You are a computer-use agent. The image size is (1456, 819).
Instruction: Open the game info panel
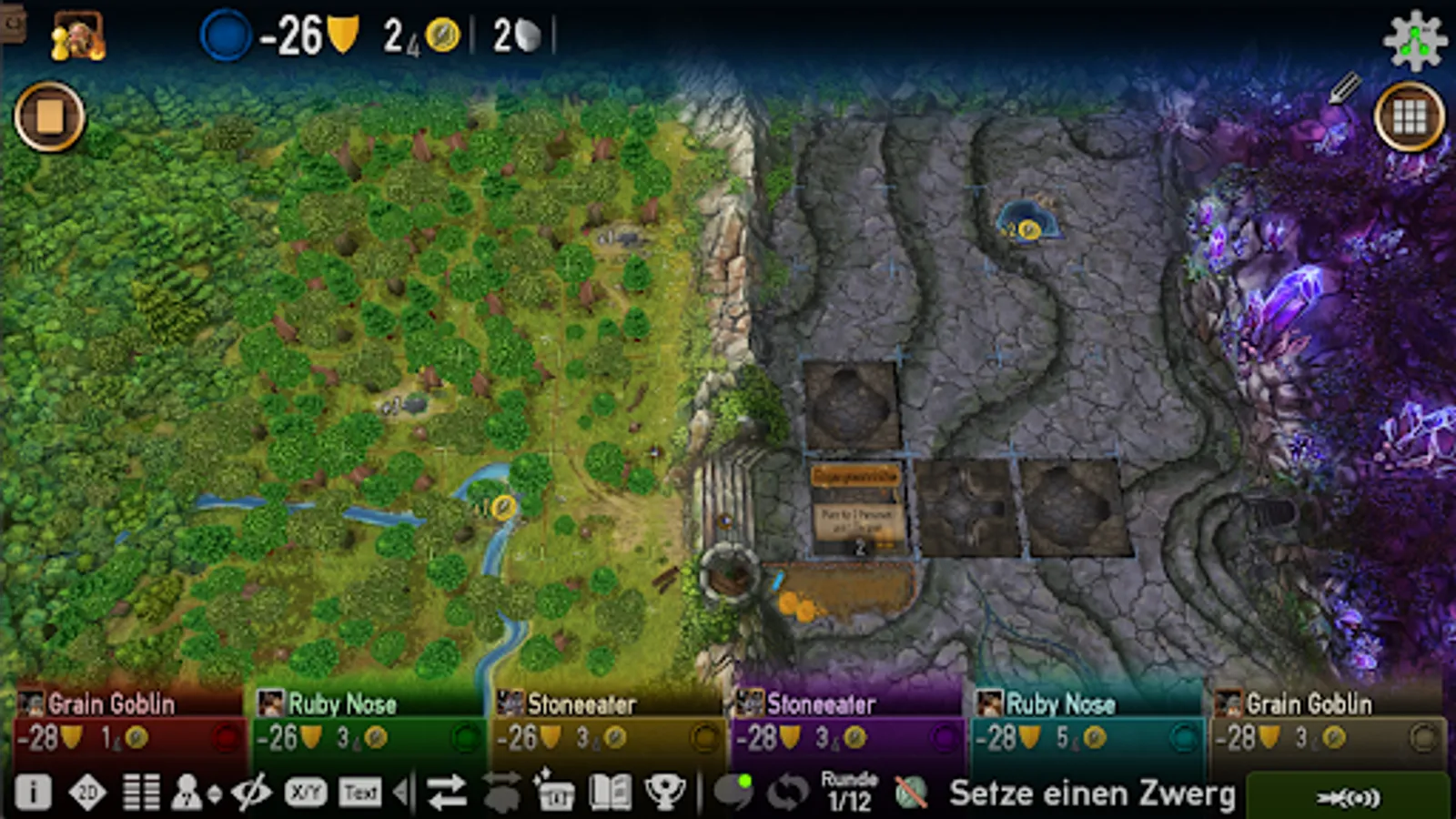34,791
